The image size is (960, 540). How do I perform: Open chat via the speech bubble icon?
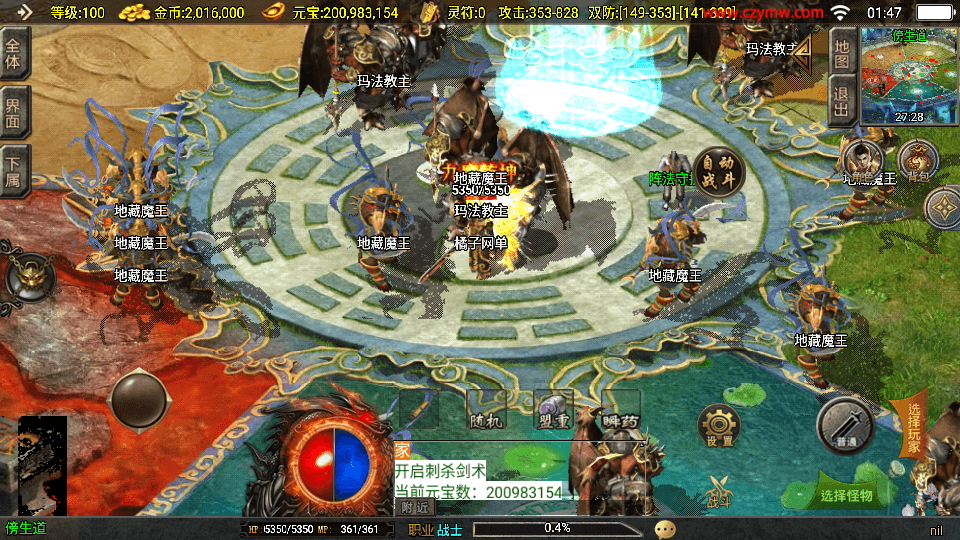click(x=665, y=529)
